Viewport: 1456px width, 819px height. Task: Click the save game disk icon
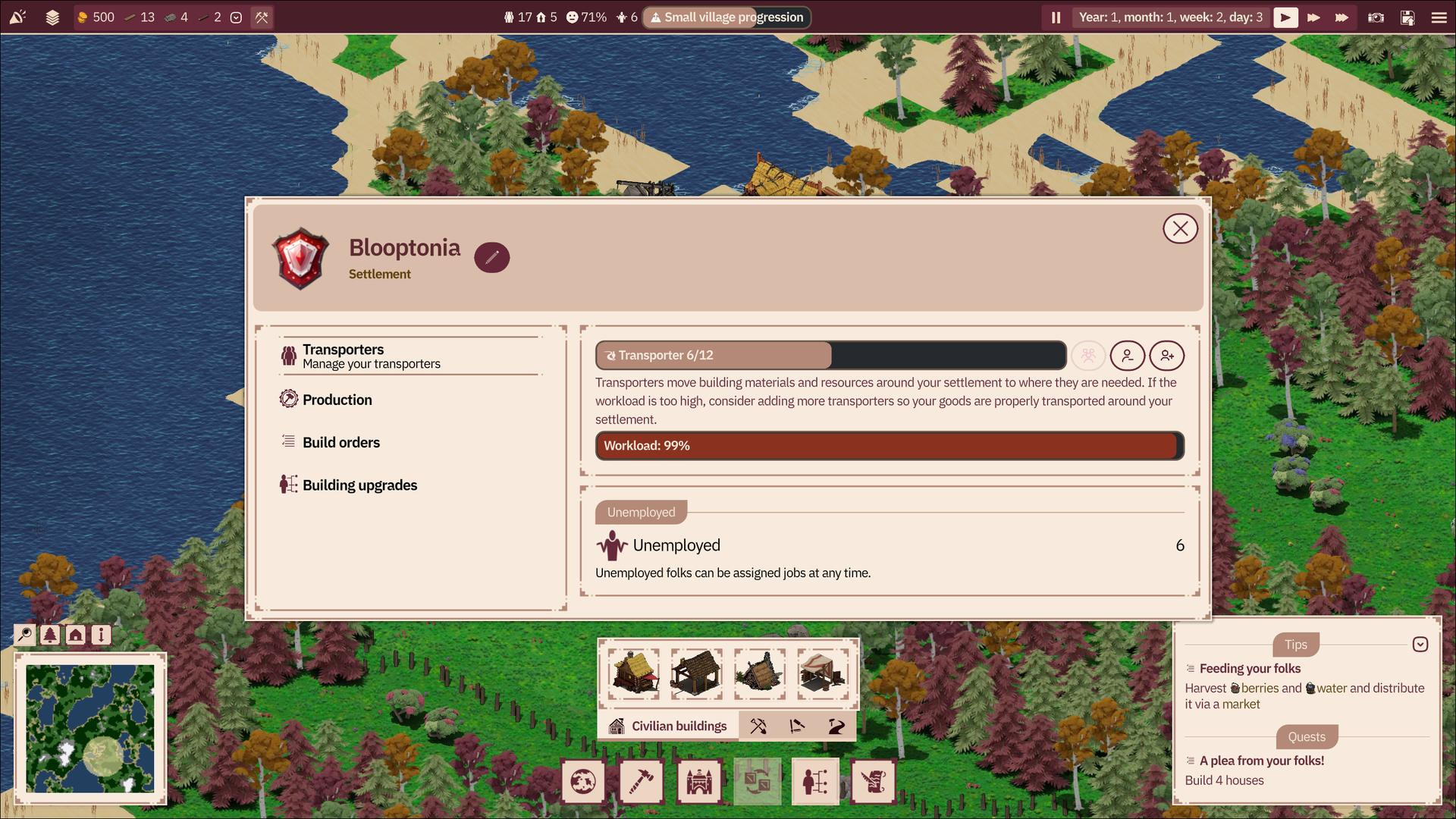click(x=1407, y=17)
